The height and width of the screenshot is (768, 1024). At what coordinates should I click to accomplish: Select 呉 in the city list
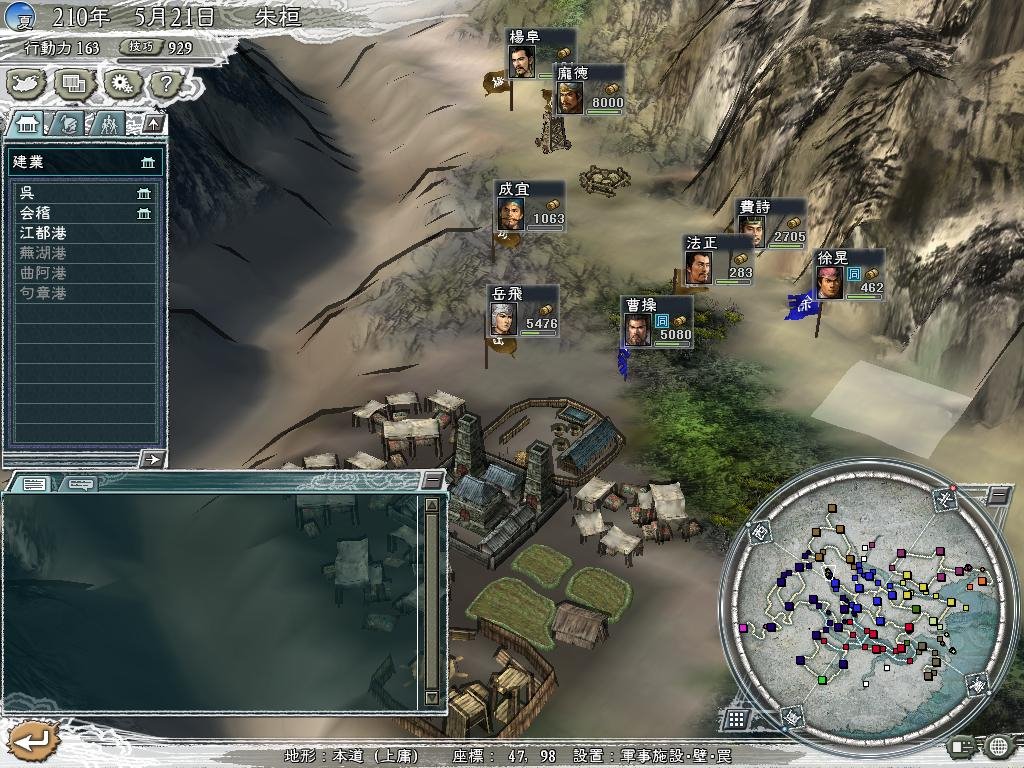coord(84,193)
